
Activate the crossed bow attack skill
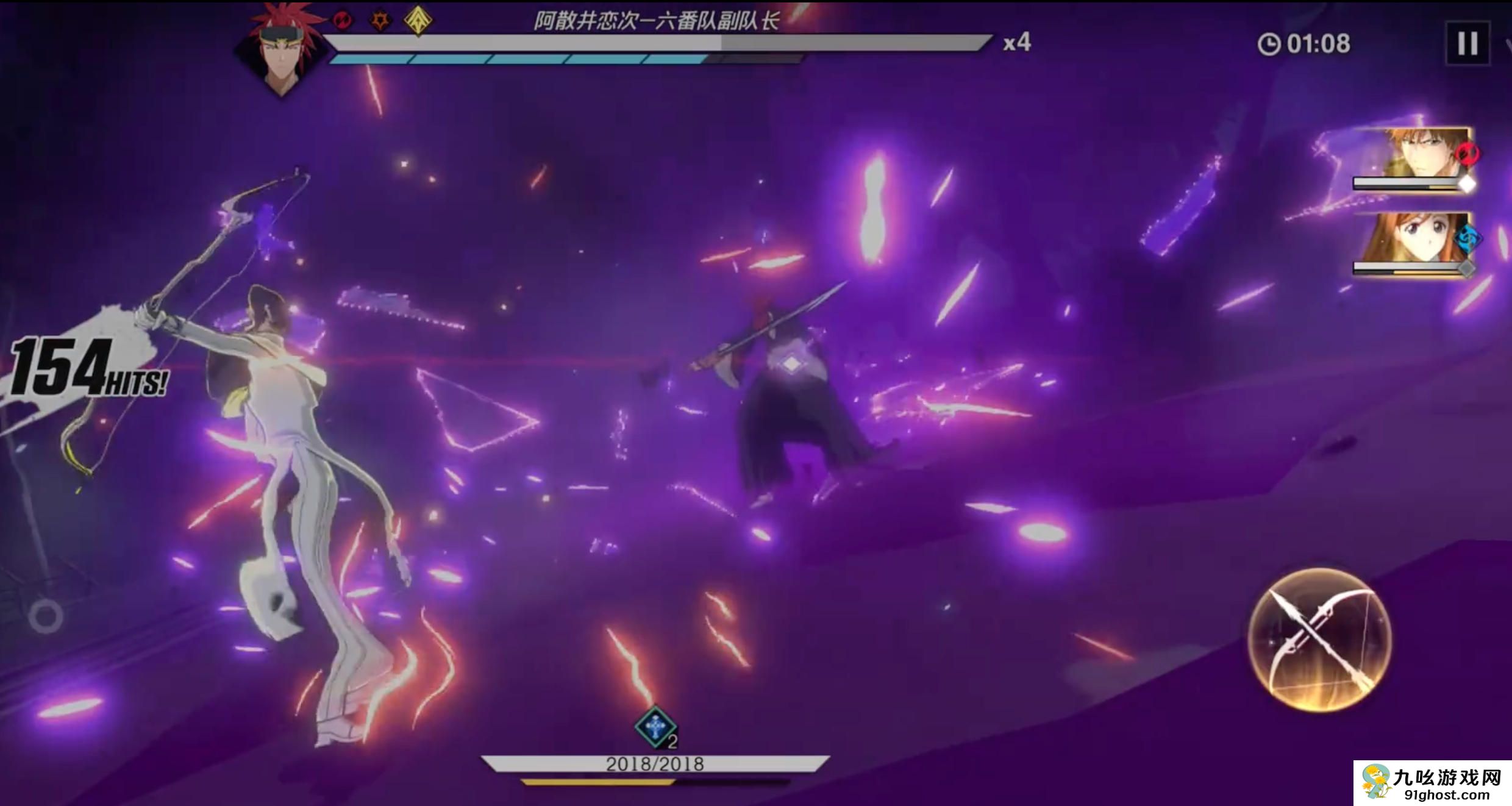coord(1319,640)
